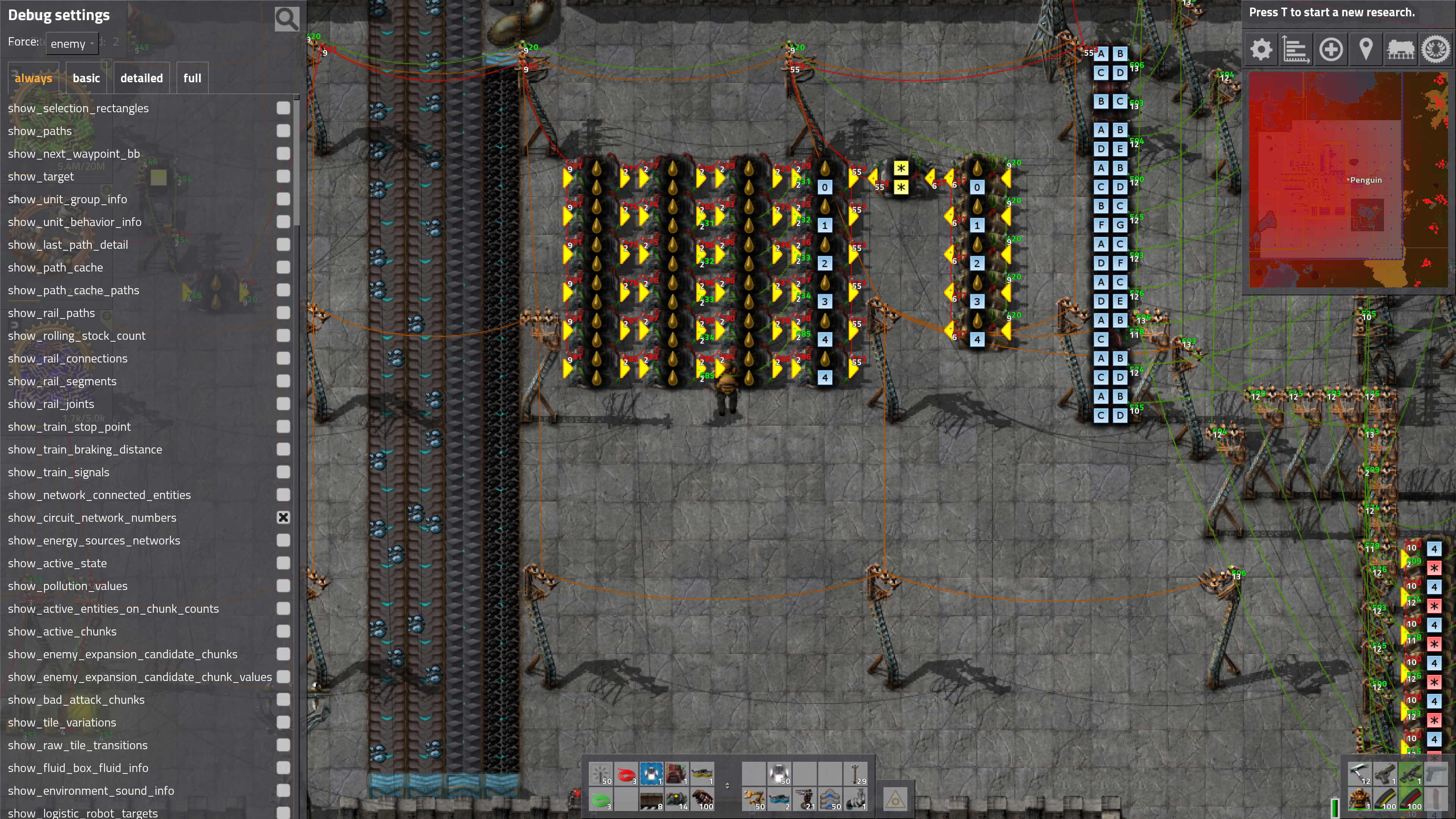Click the map pin marker button
The height and width of the screenshot is (819, 1456).
(x=1365, y=50)
